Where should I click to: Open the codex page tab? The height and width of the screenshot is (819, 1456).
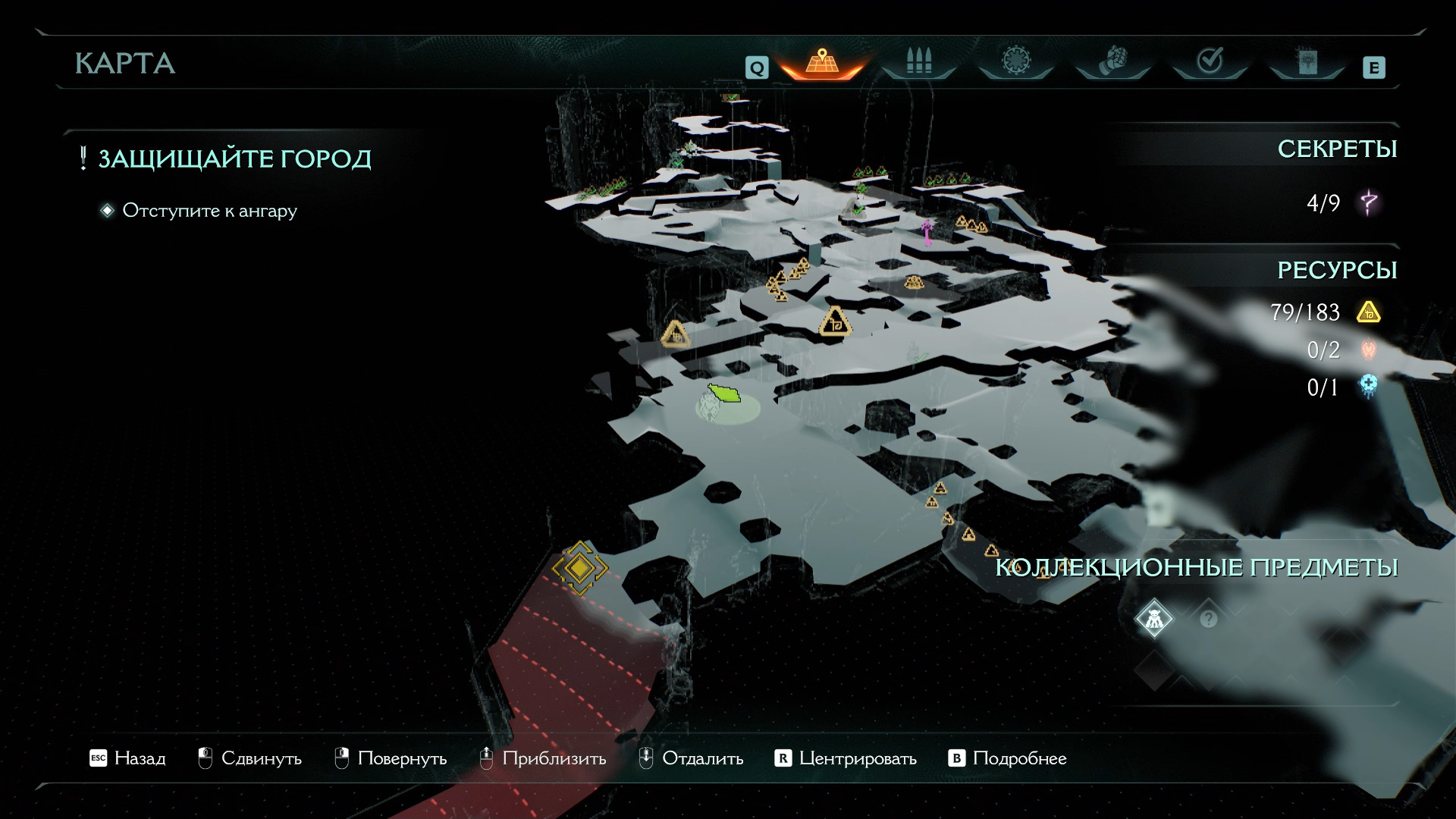(x=1307, y=62)
